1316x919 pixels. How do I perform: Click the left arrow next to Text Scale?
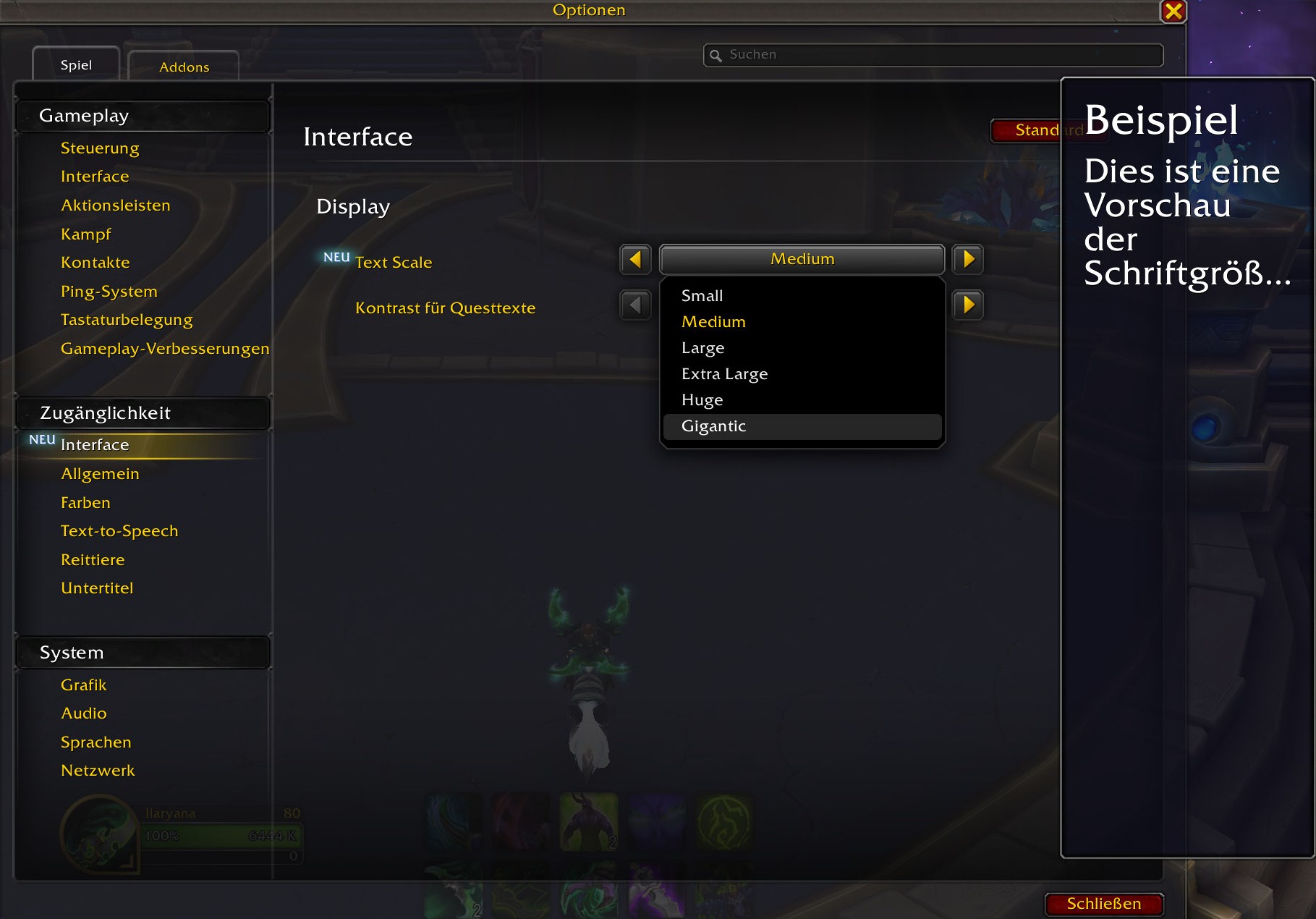point(635,259)
